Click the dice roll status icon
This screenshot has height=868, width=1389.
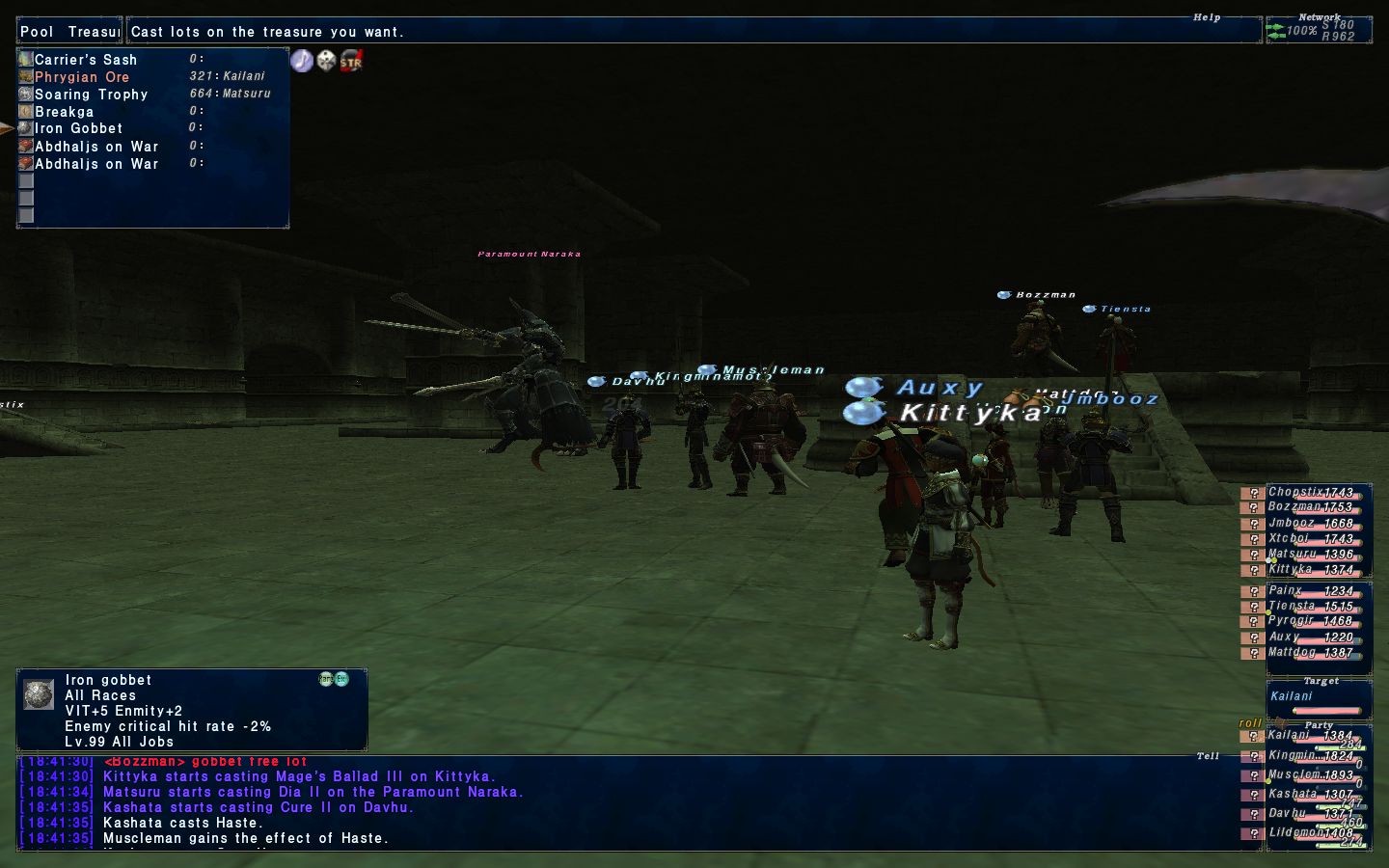point(327,61)
